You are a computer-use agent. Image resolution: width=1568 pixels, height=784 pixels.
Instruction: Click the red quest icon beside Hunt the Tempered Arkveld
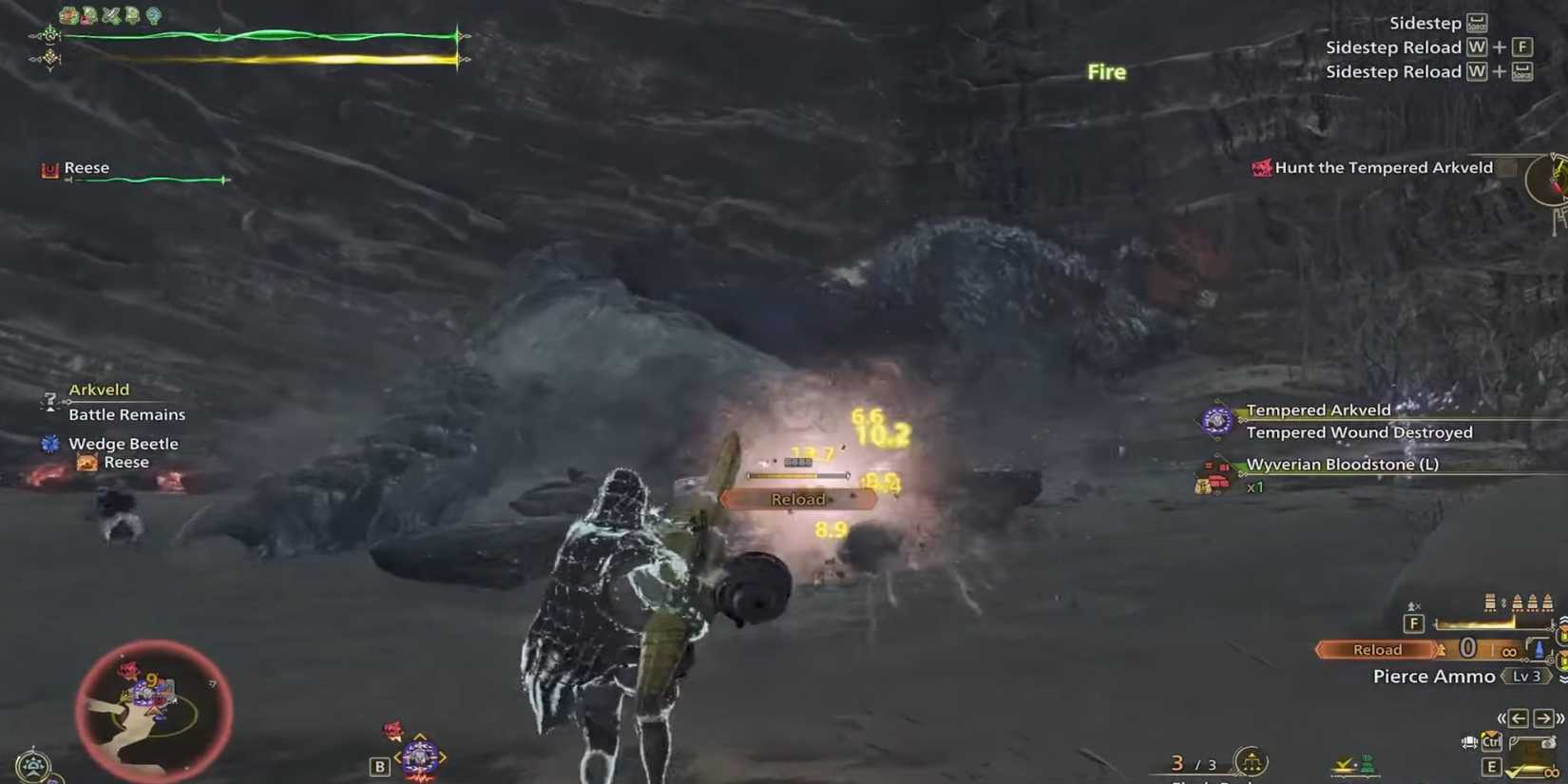click(1262, 167)
